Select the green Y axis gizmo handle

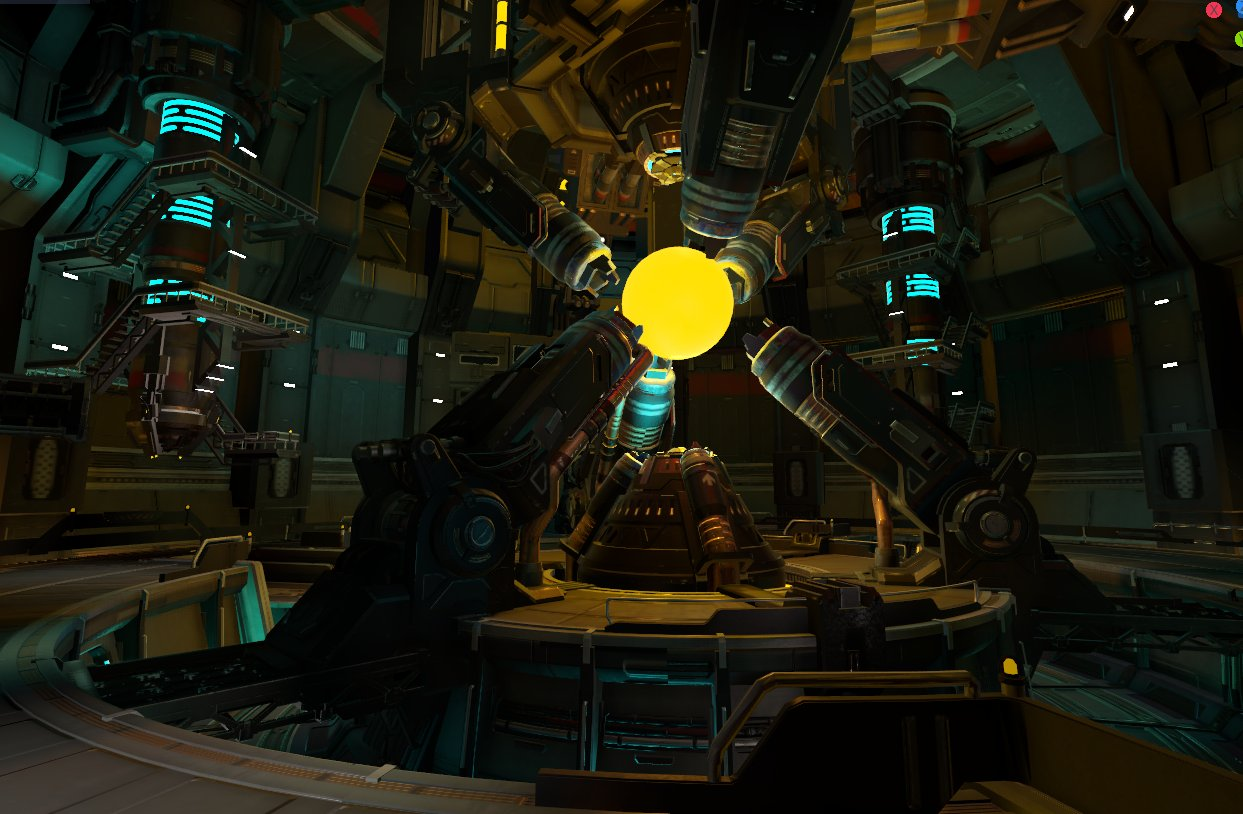click(1239, 39)
